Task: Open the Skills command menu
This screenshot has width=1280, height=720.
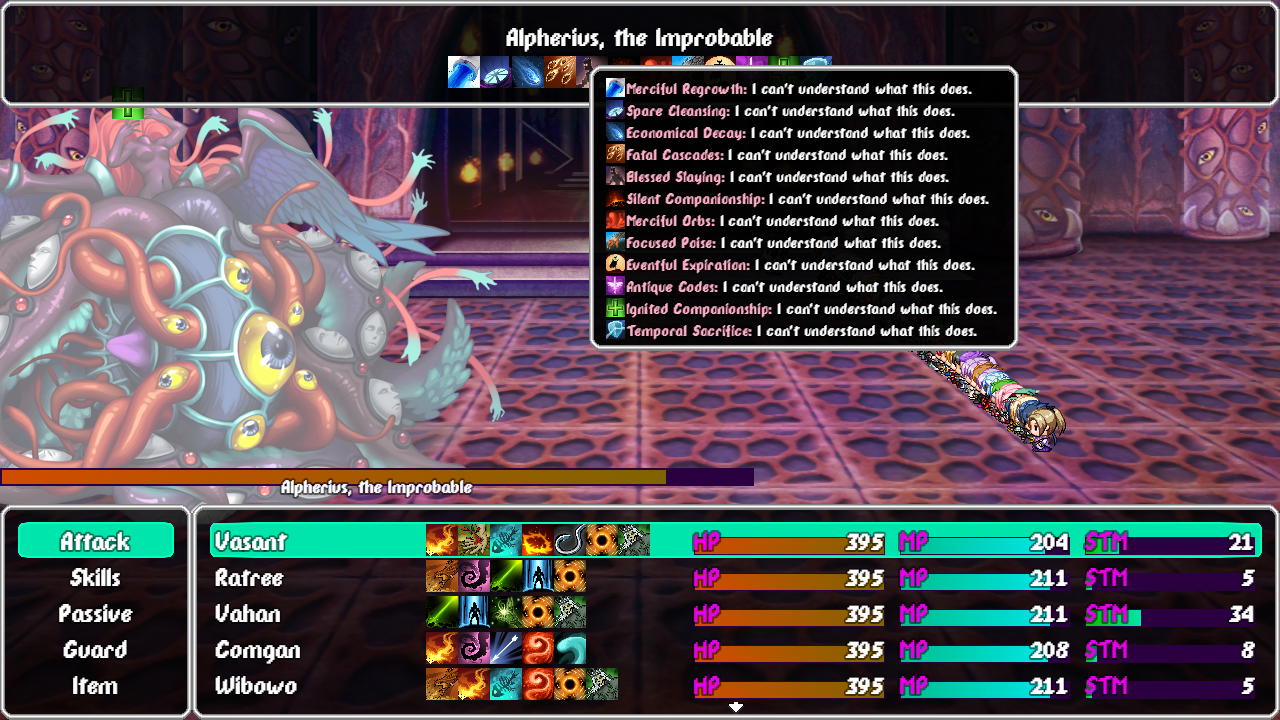Action: tap(96, 577)
